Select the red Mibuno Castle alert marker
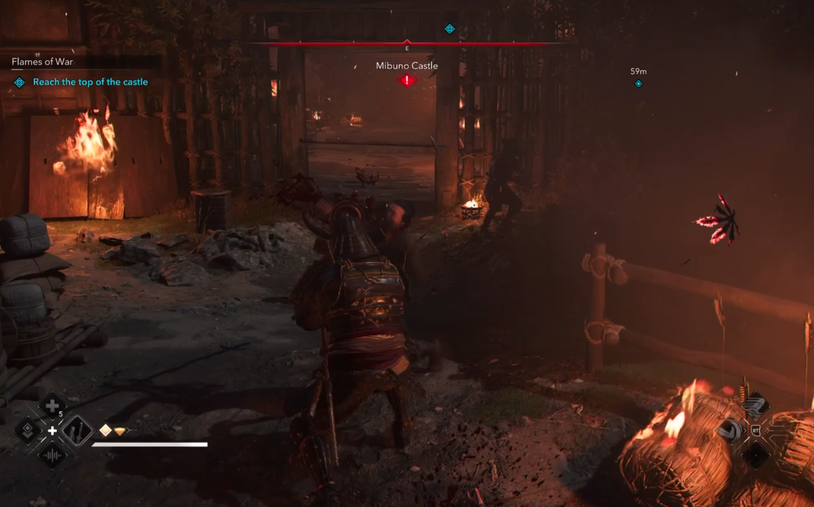814x507 pixels. tap(407, 80)
